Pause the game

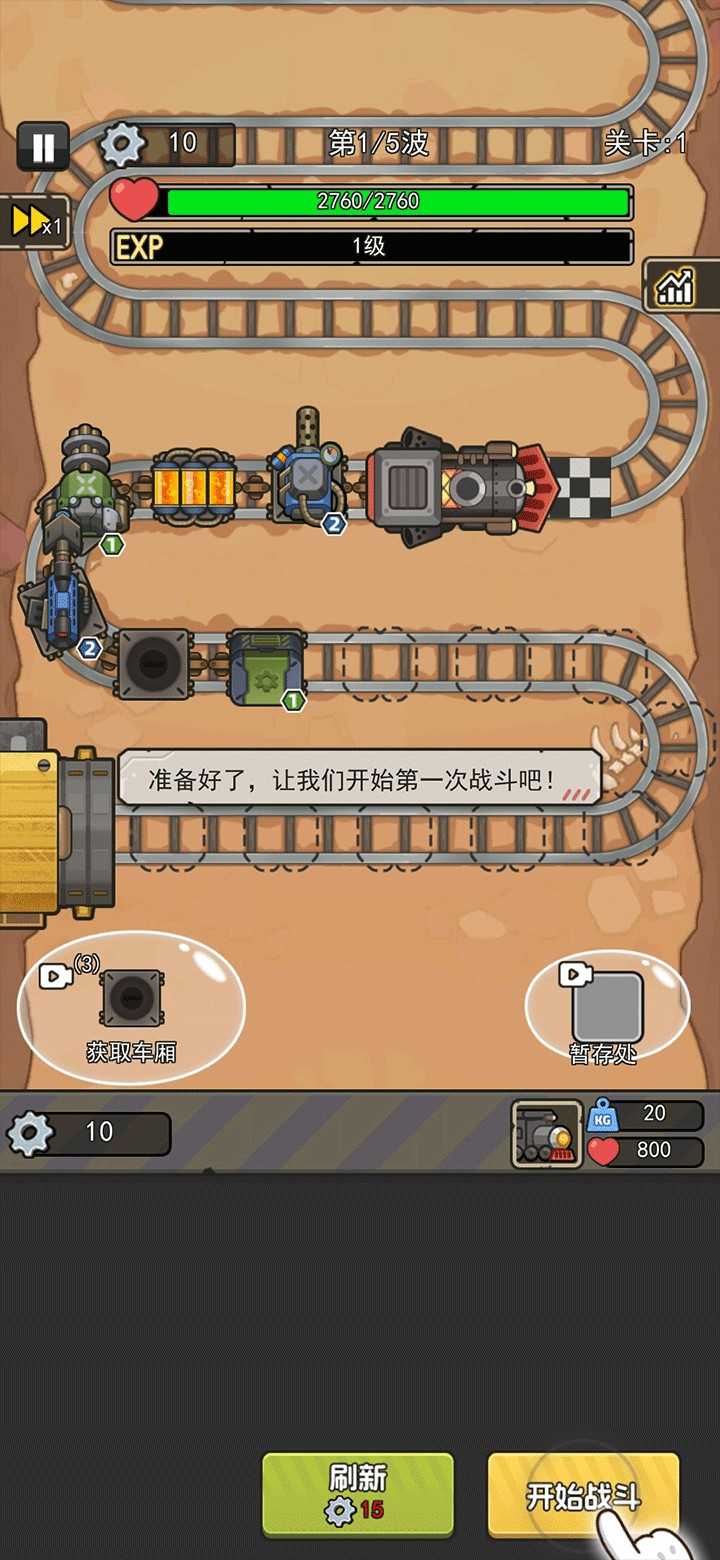[43, 148]
